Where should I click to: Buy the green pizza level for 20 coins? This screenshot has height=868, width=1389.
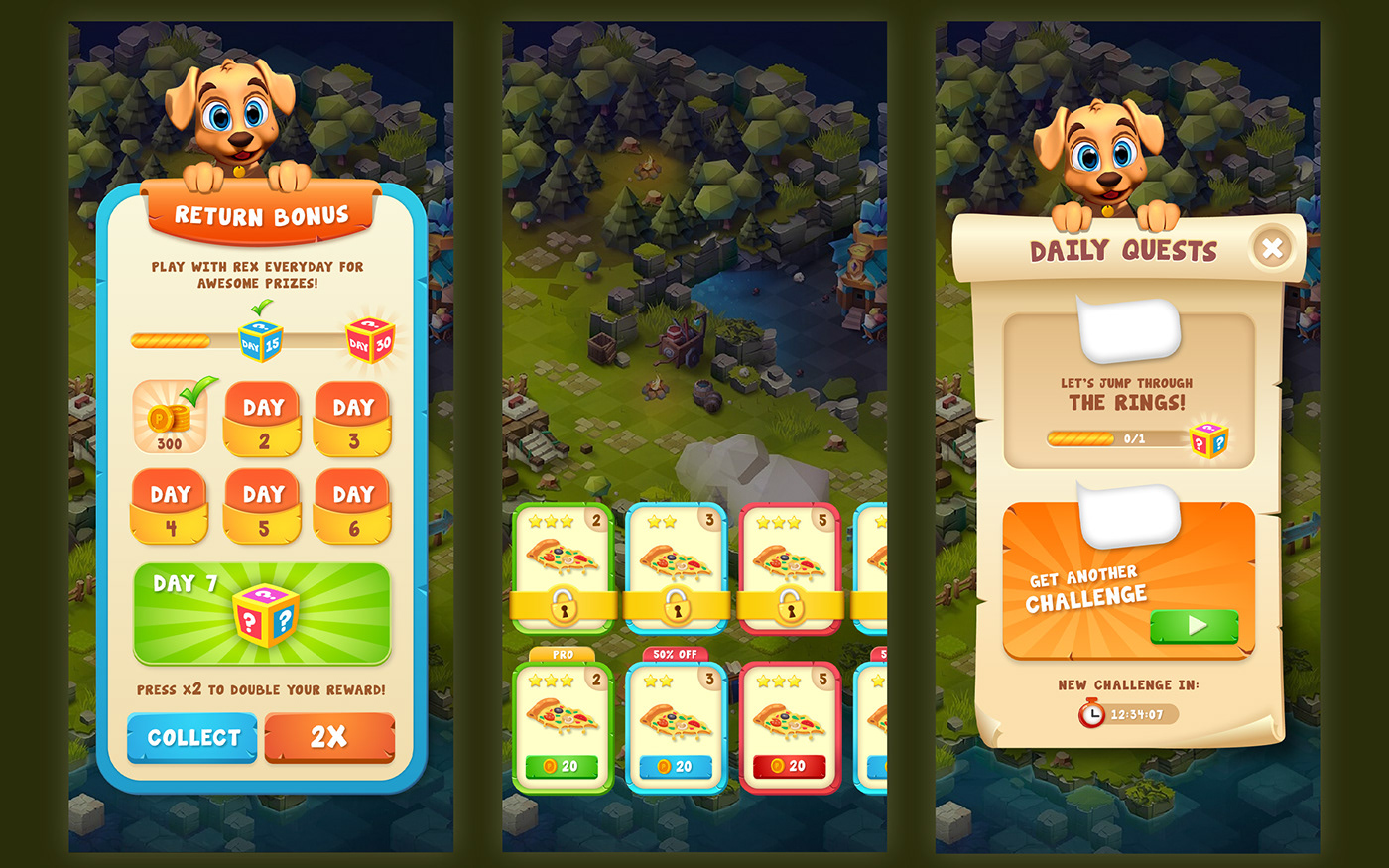[x=562, y=768]
